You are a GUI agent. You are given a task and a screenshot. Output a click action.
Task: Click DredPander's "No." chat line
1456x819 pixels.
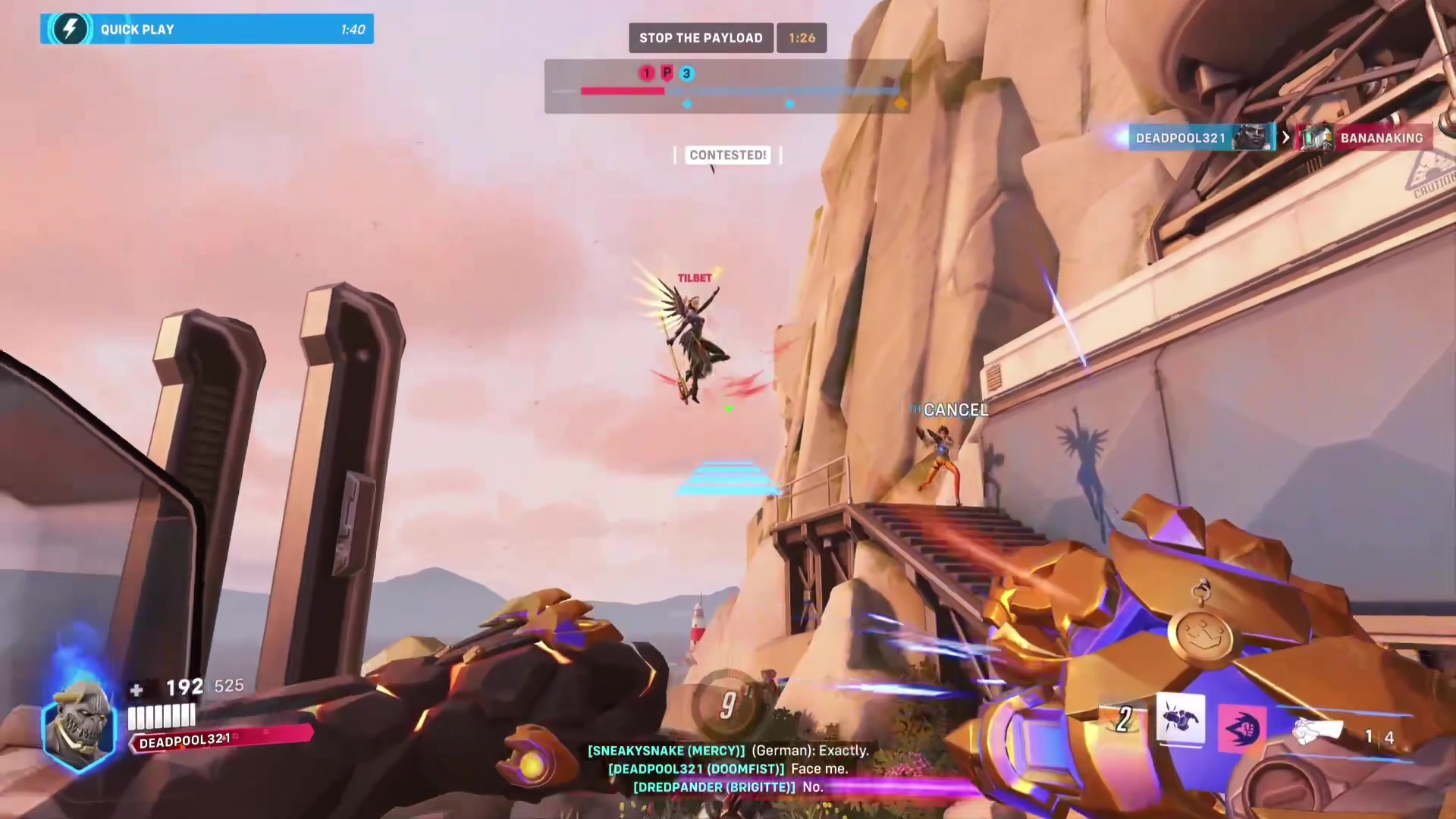(x=728, y=787)
